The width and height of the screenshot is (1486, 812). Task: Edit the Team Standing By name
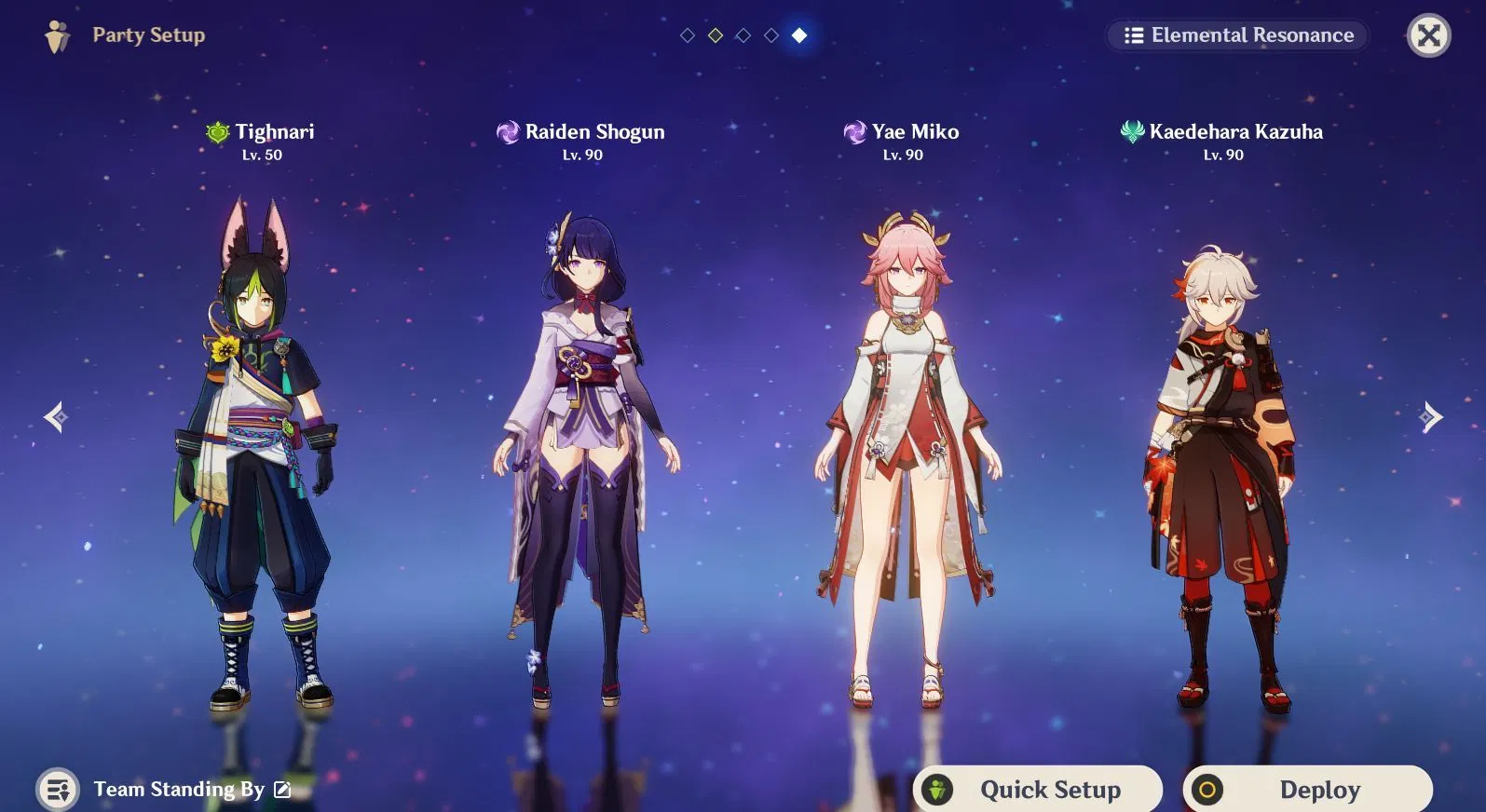pos(283,790)
